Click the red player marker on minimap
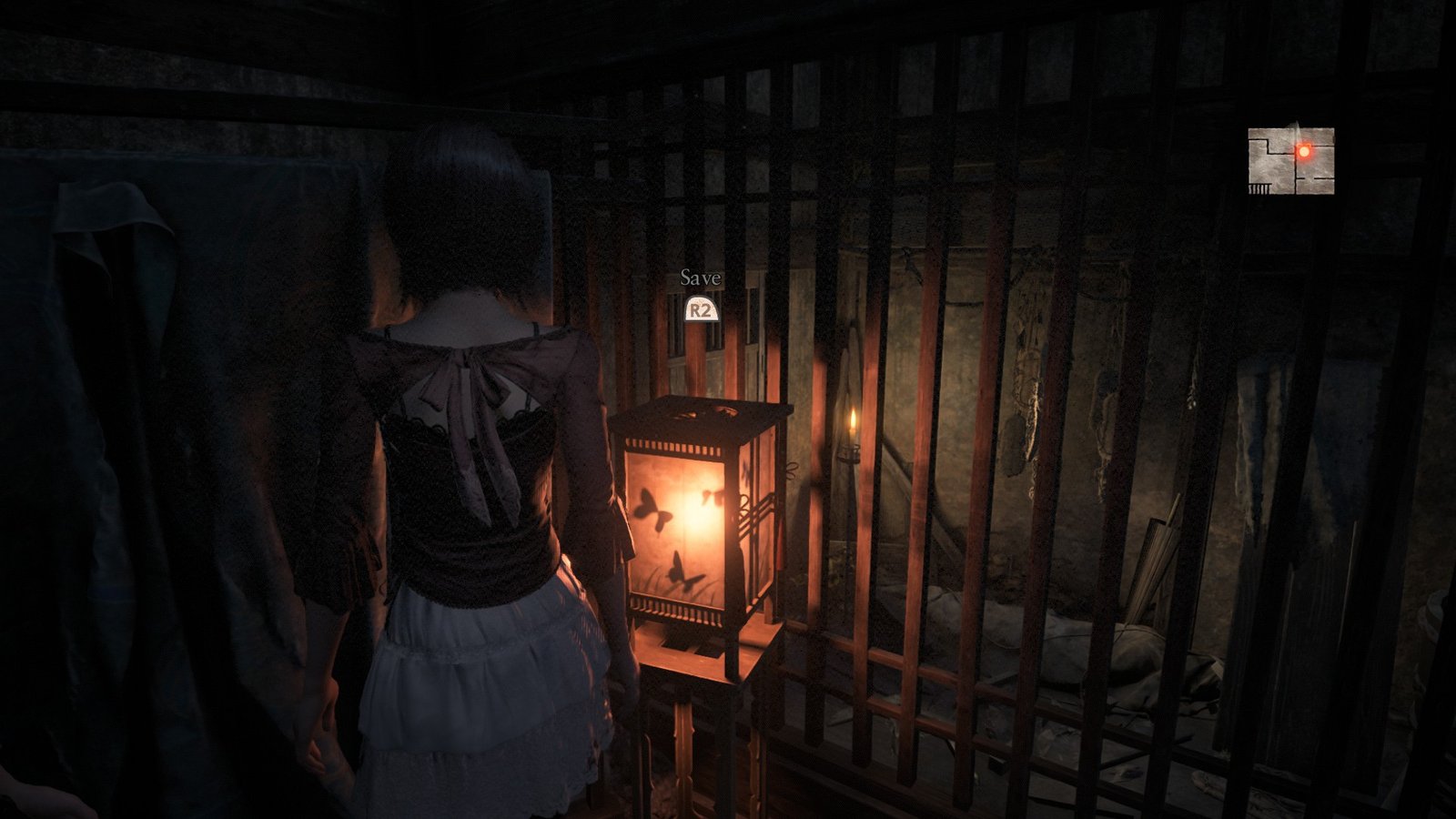This screenshot has width=1456, height=819. click(1304, 151)
